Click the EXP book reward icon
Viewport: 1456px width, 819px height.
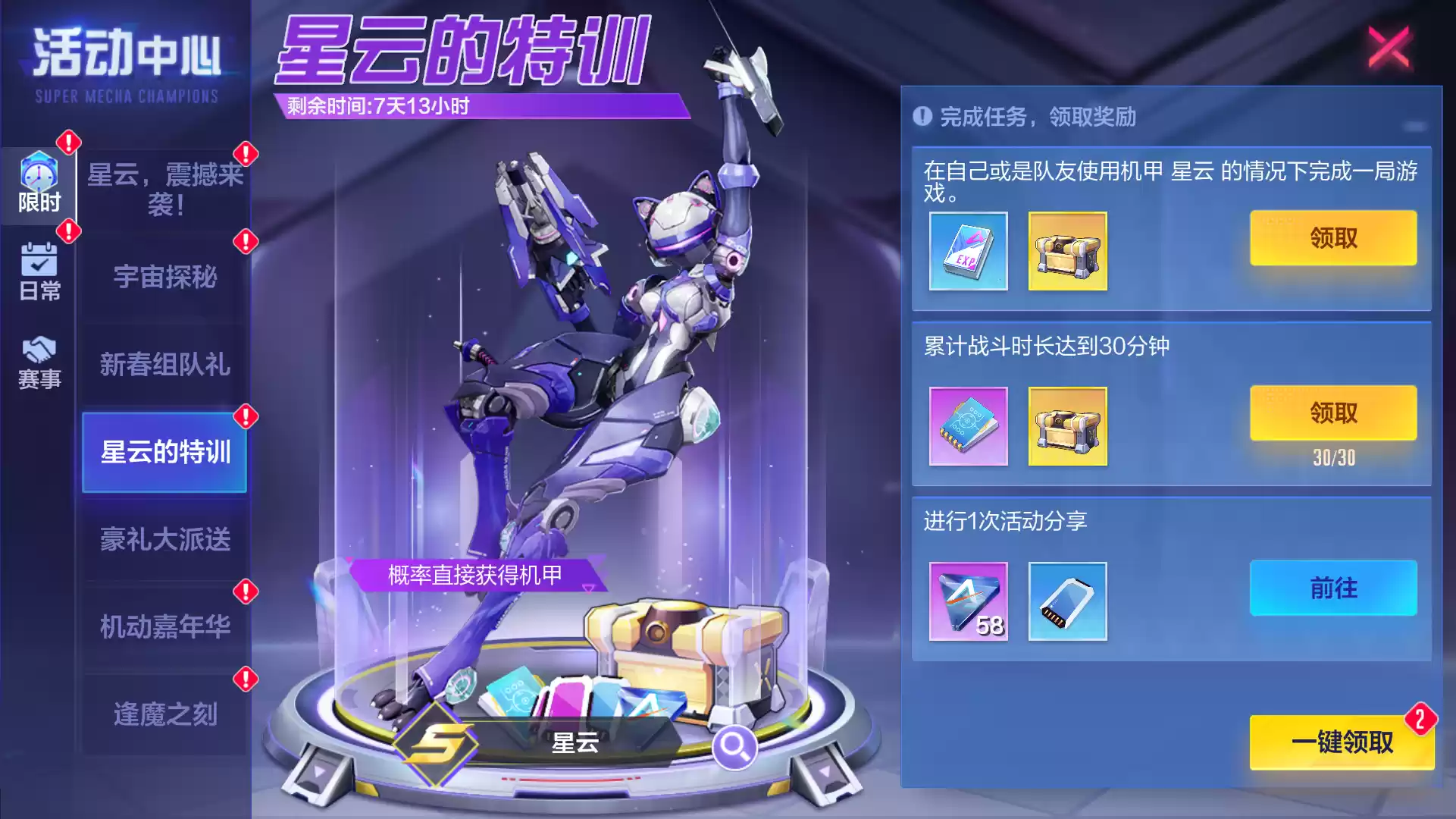coord(967,252)
